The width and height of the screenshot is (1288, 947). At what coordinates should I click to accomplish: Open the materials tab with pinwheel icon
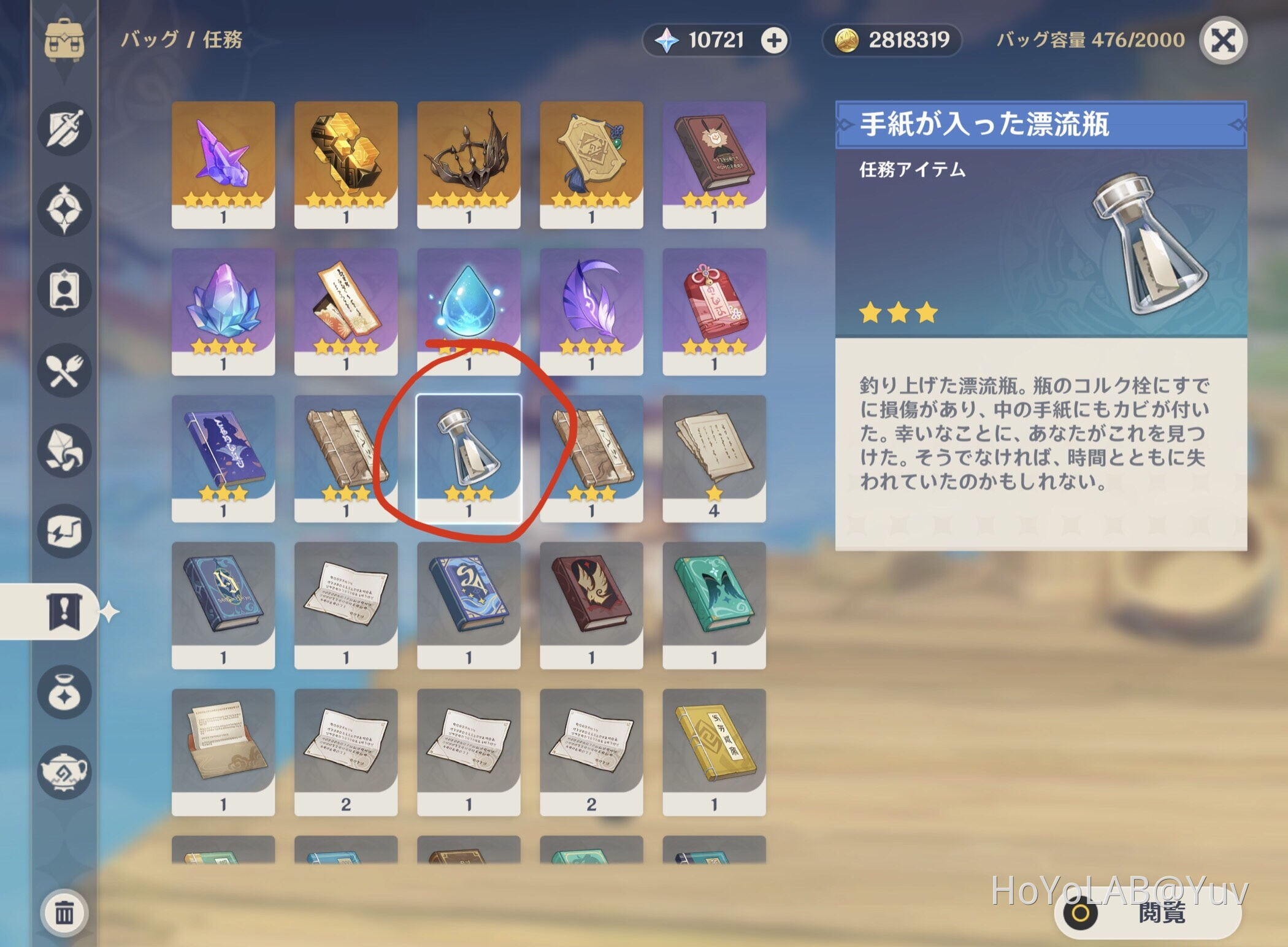coord(64,450)
